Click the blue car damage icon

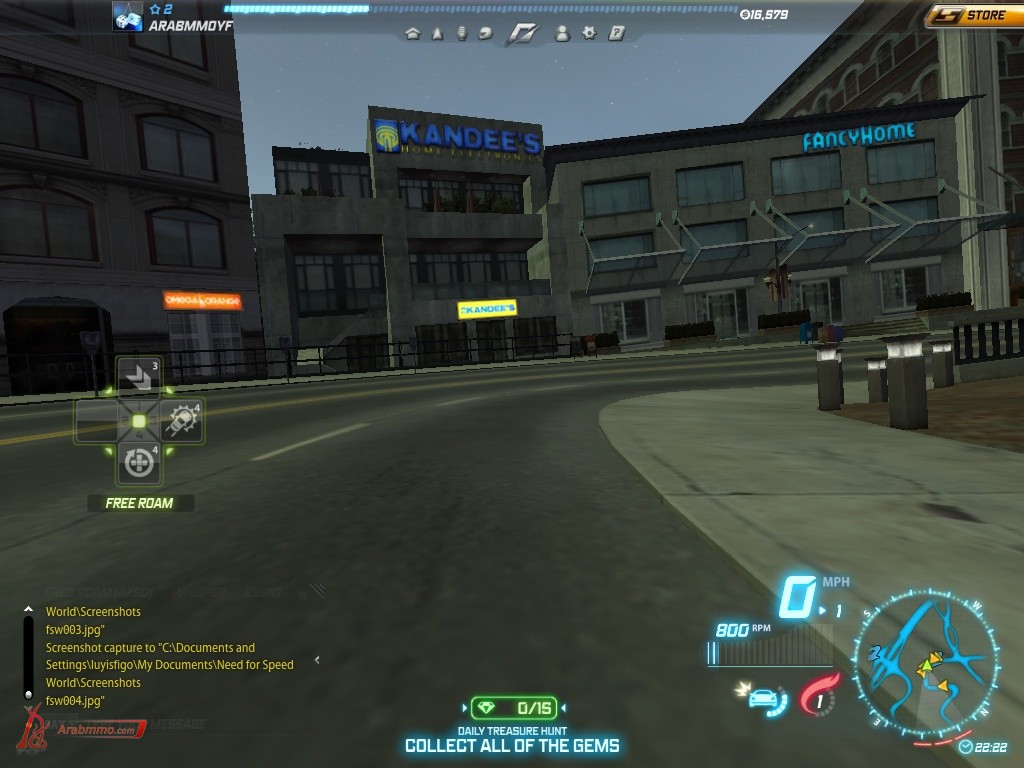(x=763, y=696)
